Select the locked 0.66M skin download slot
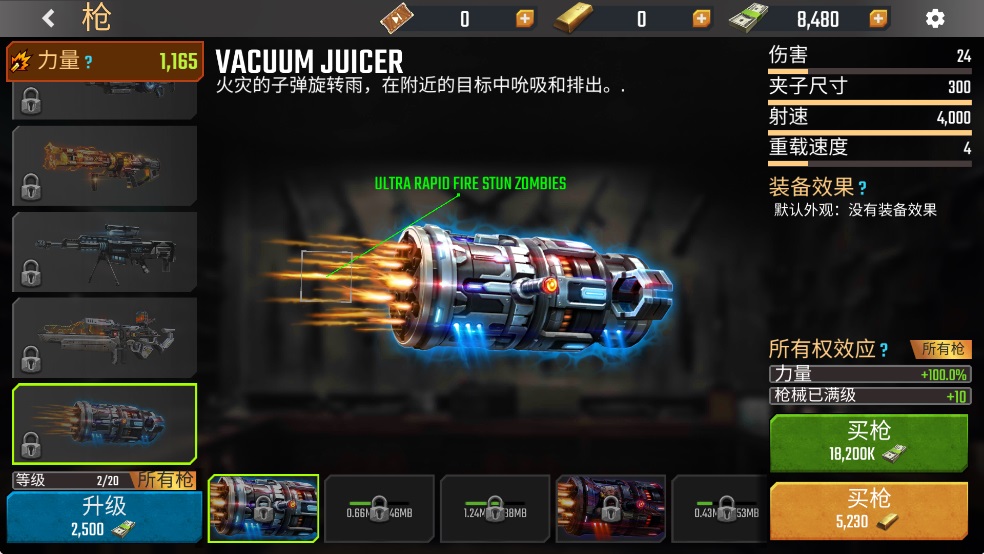 pyautogui.click(x=379, y=508)
